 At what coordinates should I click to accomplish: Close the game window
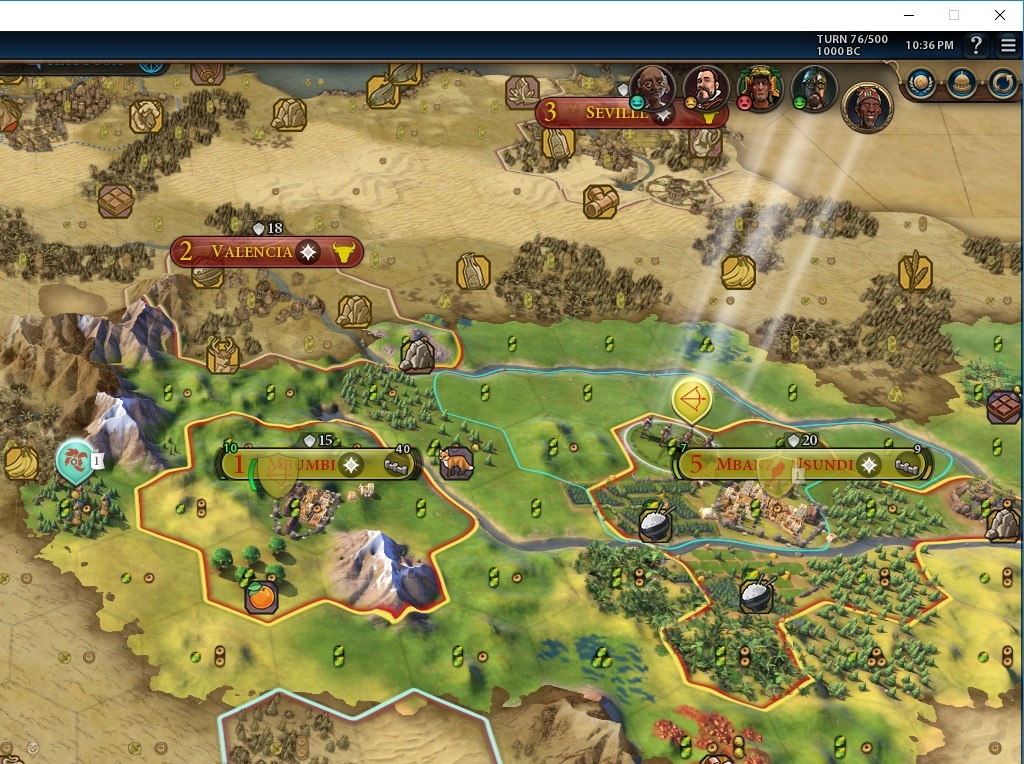(x=999, y=15)
